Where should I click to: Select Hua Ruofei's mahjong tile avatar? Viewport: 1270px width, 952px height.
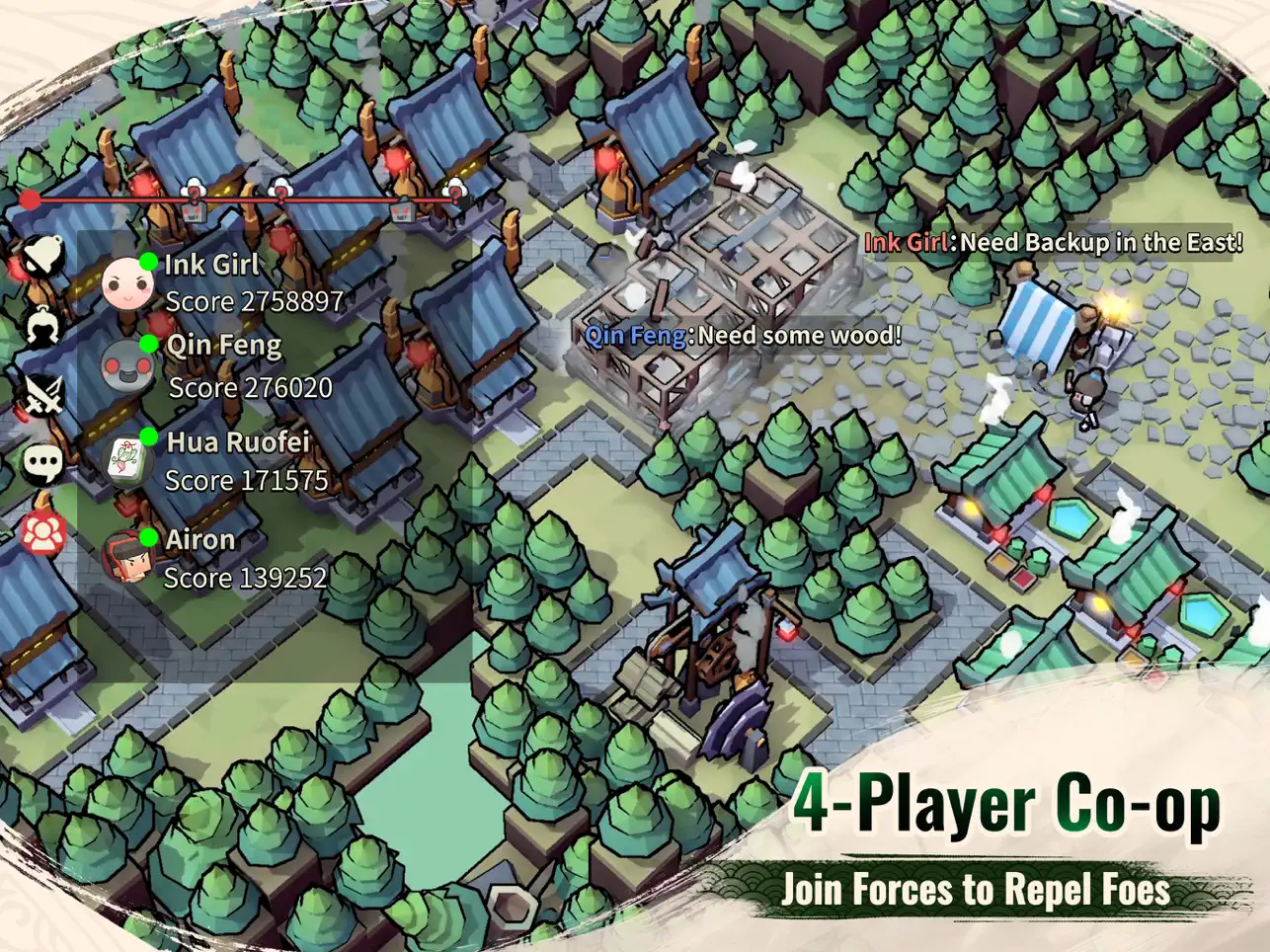[x=129, y=461]
